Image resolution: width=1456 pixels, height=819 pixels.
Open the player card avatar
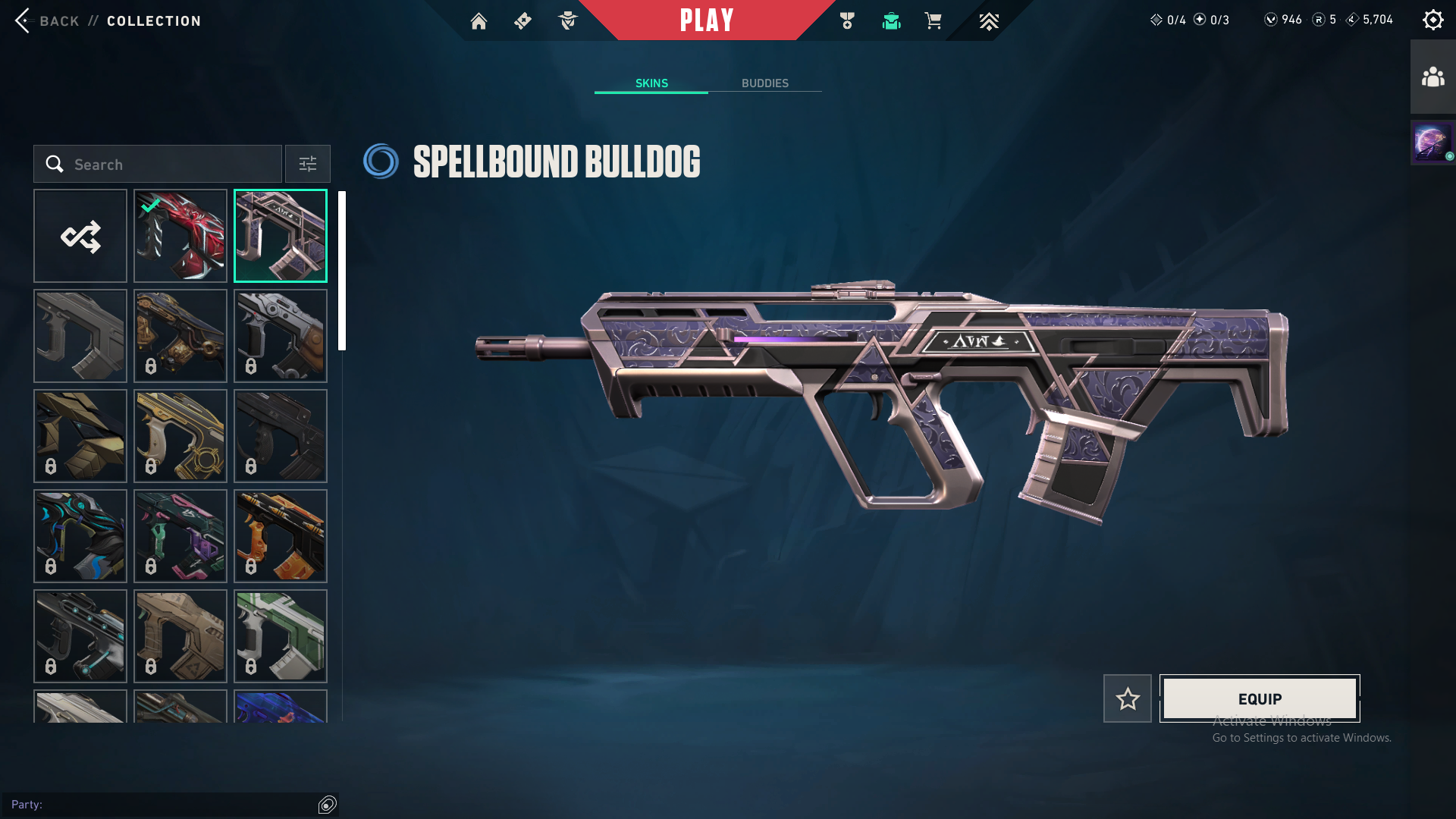tap(1432, 143)
